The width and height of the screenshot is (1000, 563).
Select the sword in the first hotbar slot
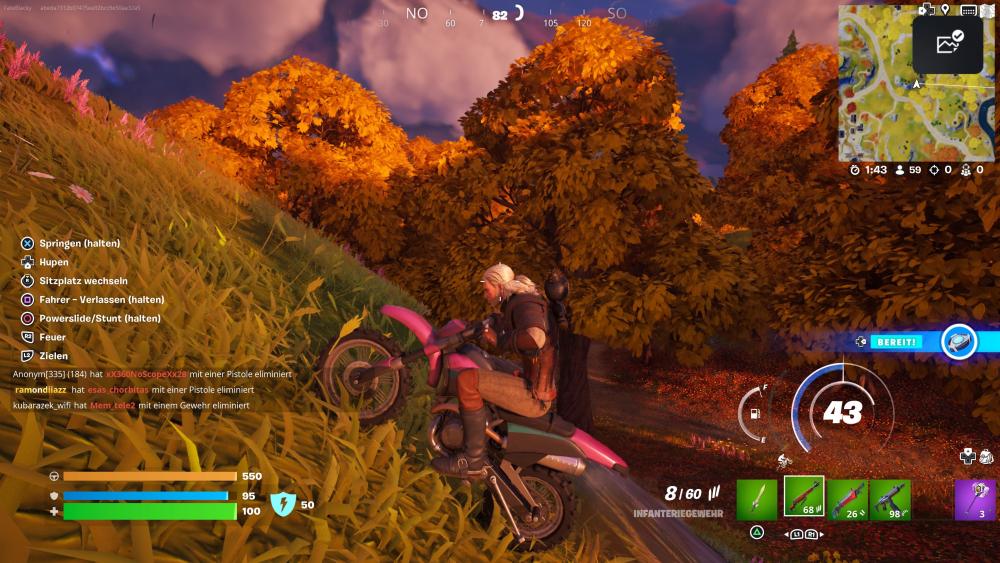coord(757,498)
